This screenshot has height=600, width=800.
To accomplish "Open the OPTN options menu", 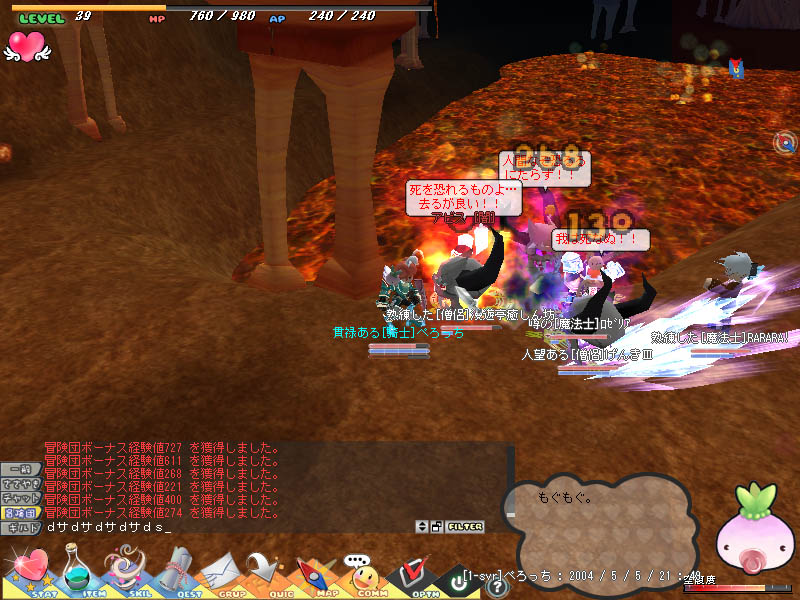I will tap(412, 574).
